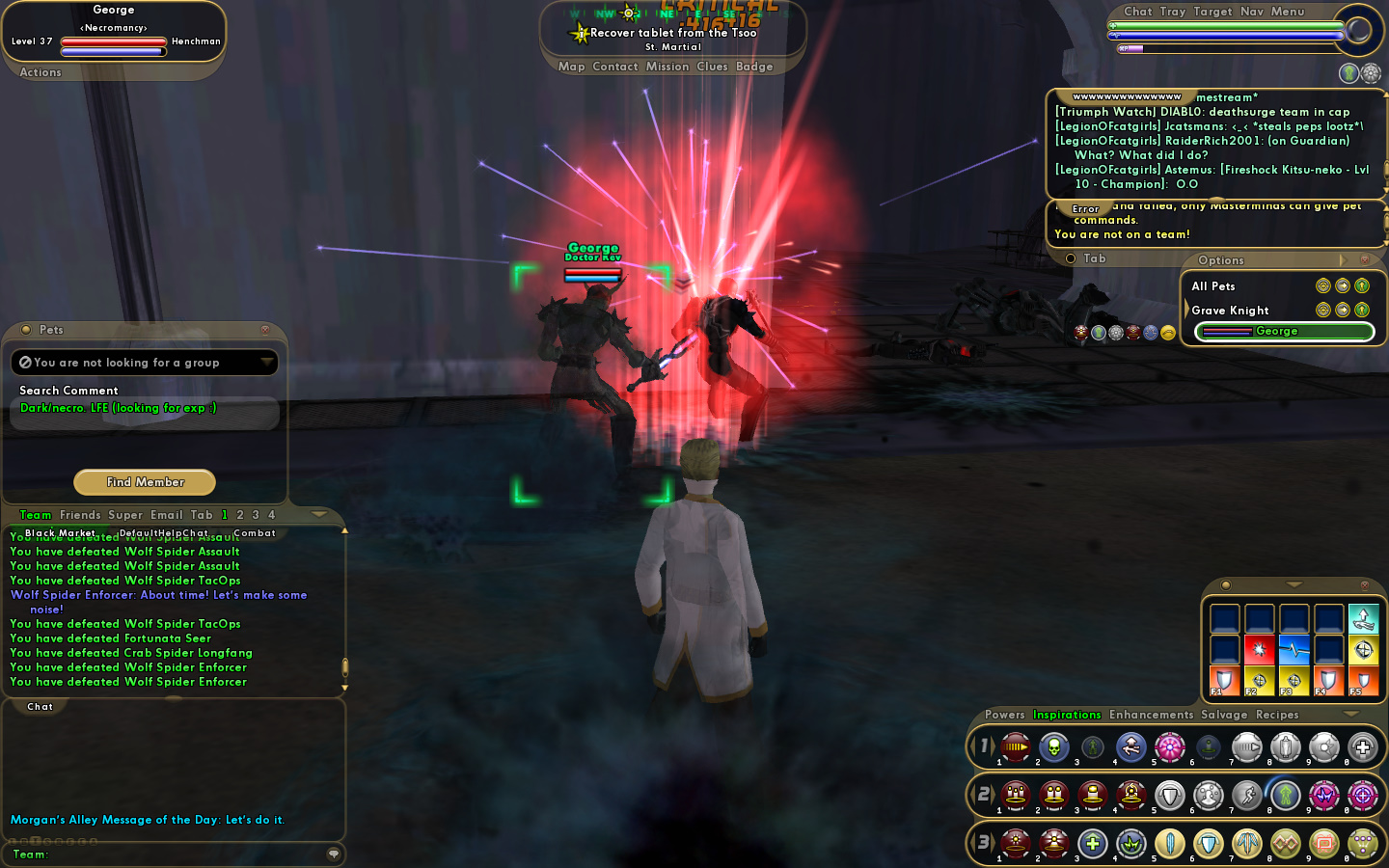Open the Actions menu under character name
Viewport: 1389px width, 868px height.
click(x=41, y=72)
